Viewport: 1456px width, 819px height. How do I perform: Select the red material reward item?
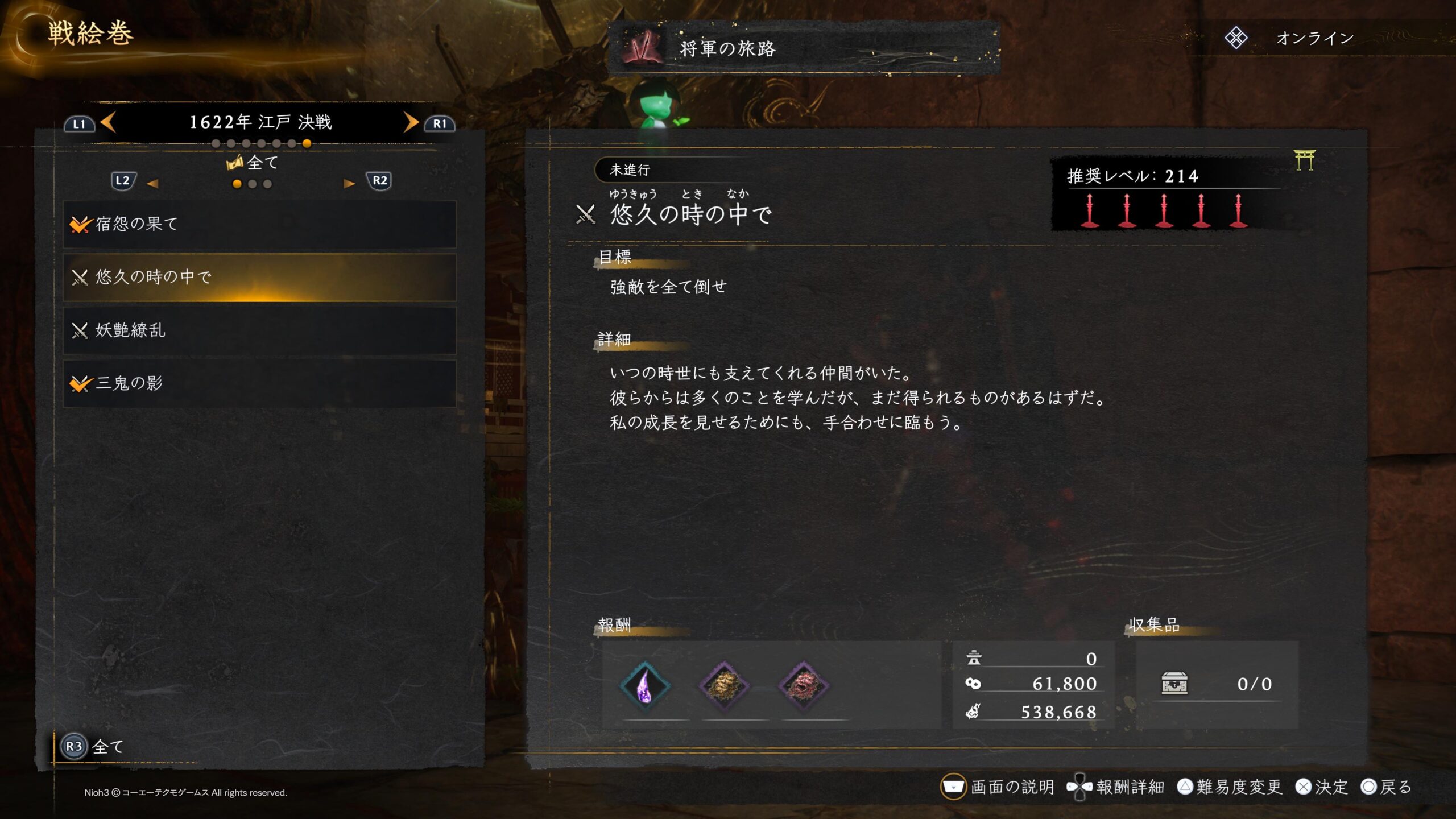tap(803, 686)
